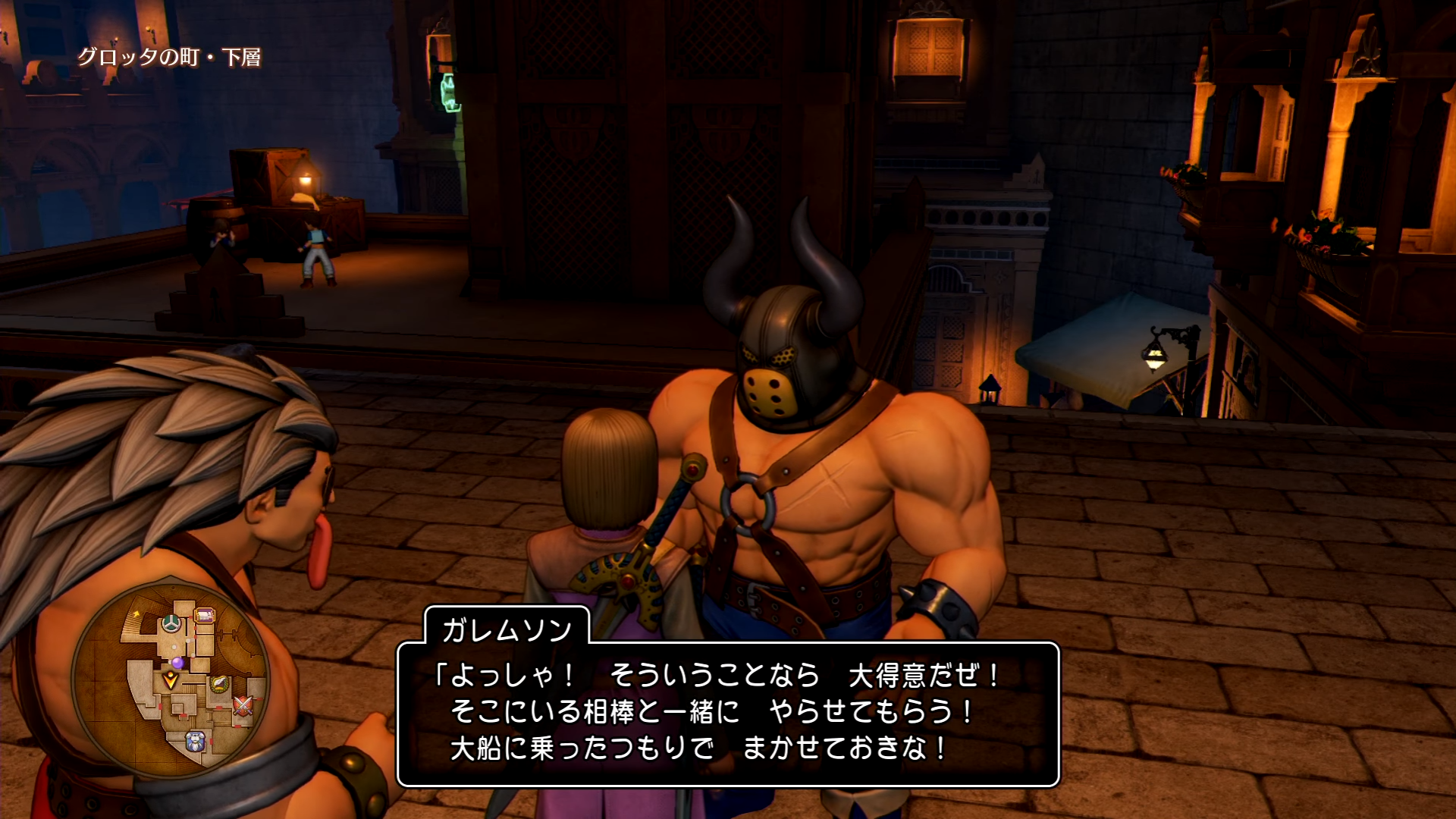Click the inn bed marker on the minimap
The height and width of the screenshot is (819, 1456).
coord(204,616)
